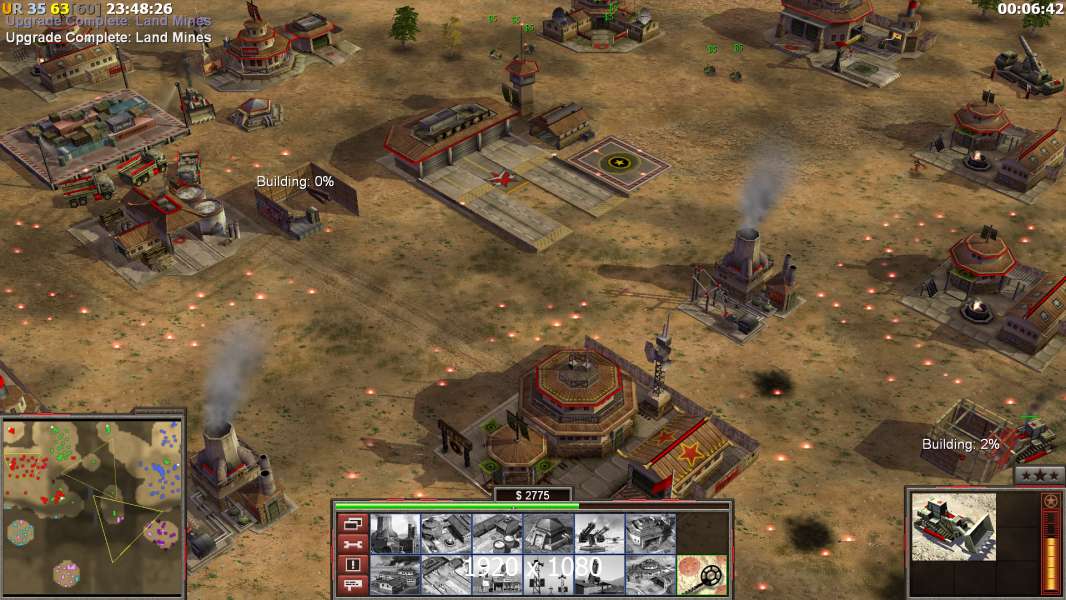Choose the Command Center build icon
The image size is (1066, 600).
point(650,574)
